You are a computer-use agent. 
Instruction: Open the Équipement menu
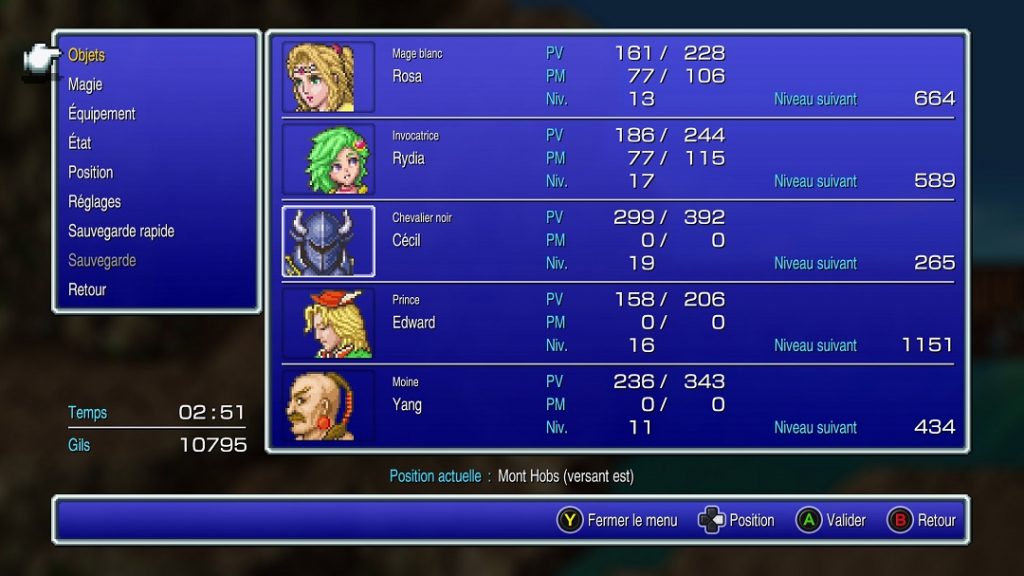click(102, 114)
